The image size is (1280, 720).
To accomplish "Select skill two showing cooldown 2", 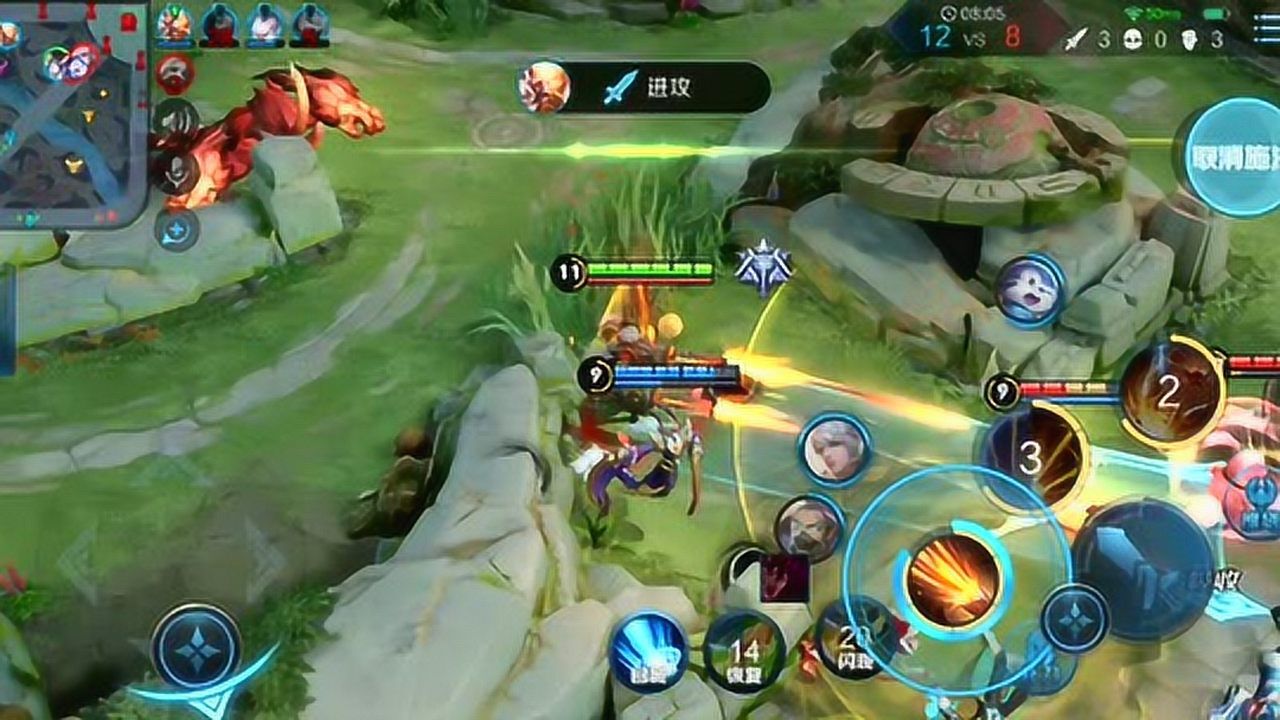I will click(x=1170, y=392).
